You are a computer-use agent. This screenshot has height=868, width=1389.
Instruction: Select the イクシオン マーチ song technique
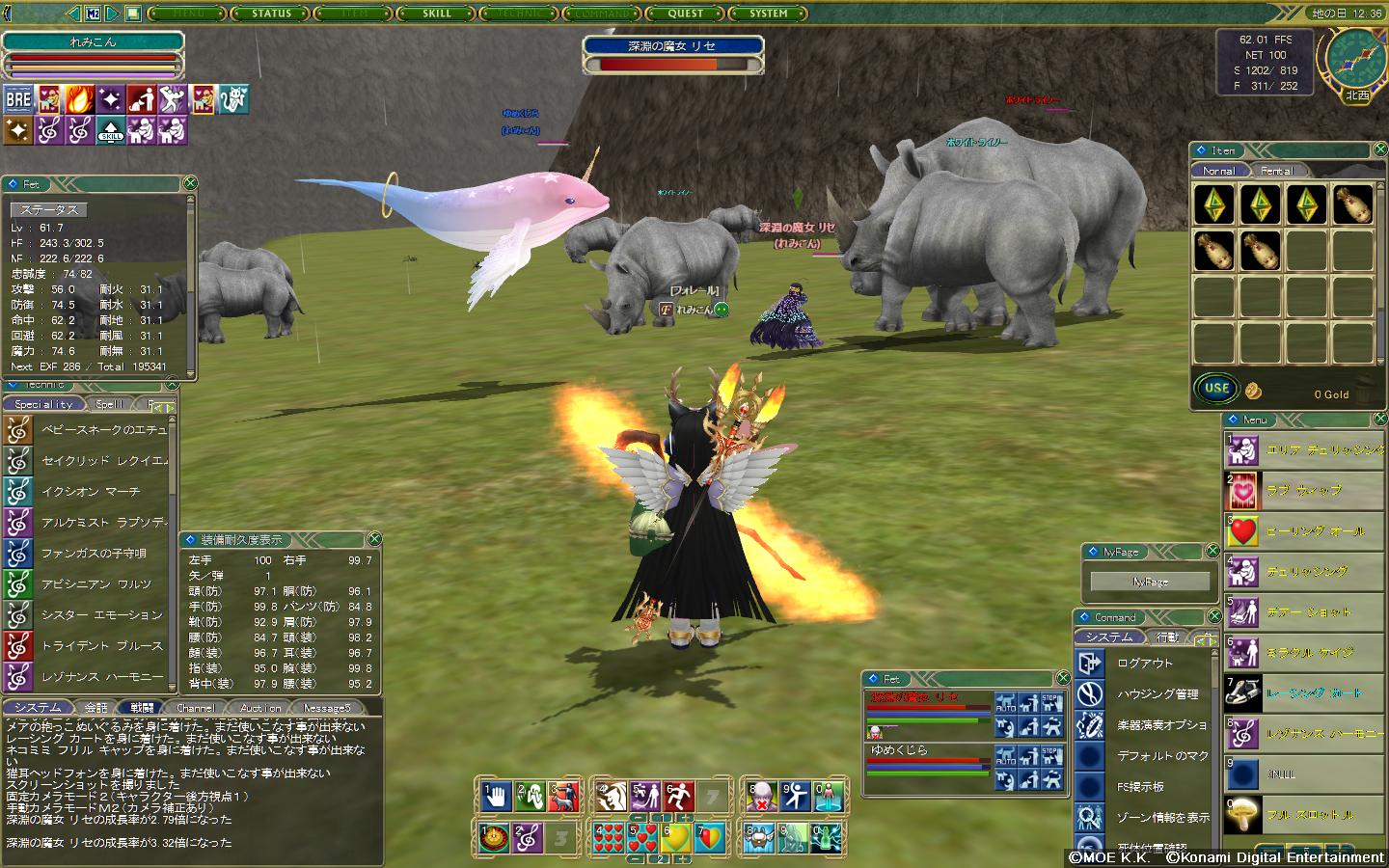point(90,492)
